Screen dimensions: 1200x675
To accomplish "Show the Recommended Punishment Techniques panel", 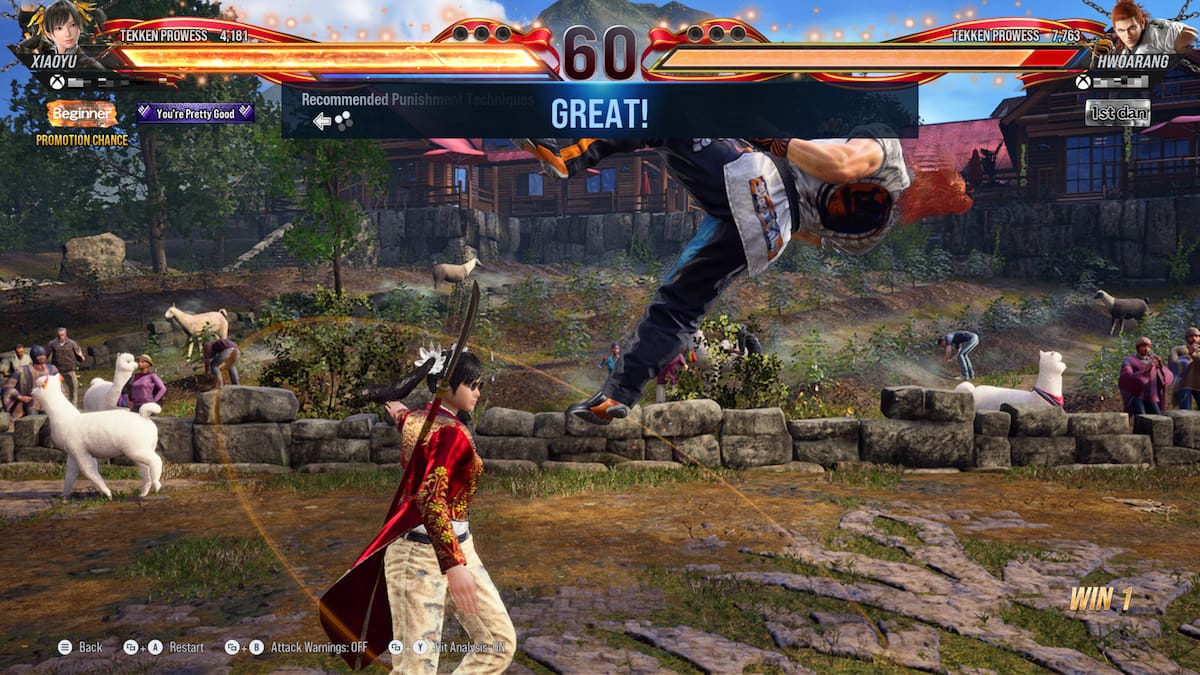I will point(418,99).
